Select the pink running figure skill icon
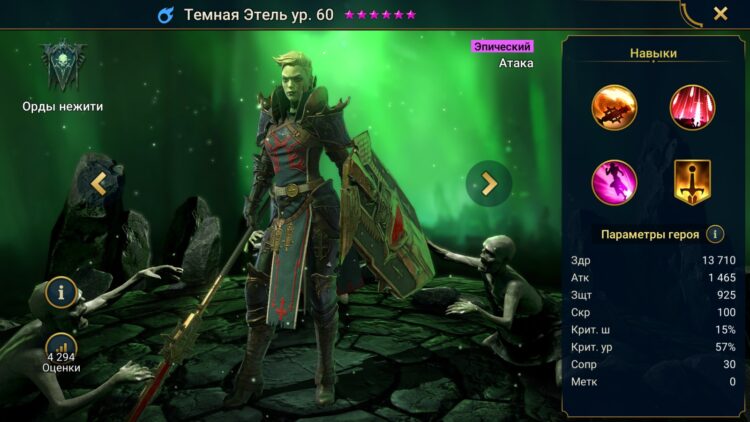The height and width of the screenshot is (422, 750). pos(614,181)
